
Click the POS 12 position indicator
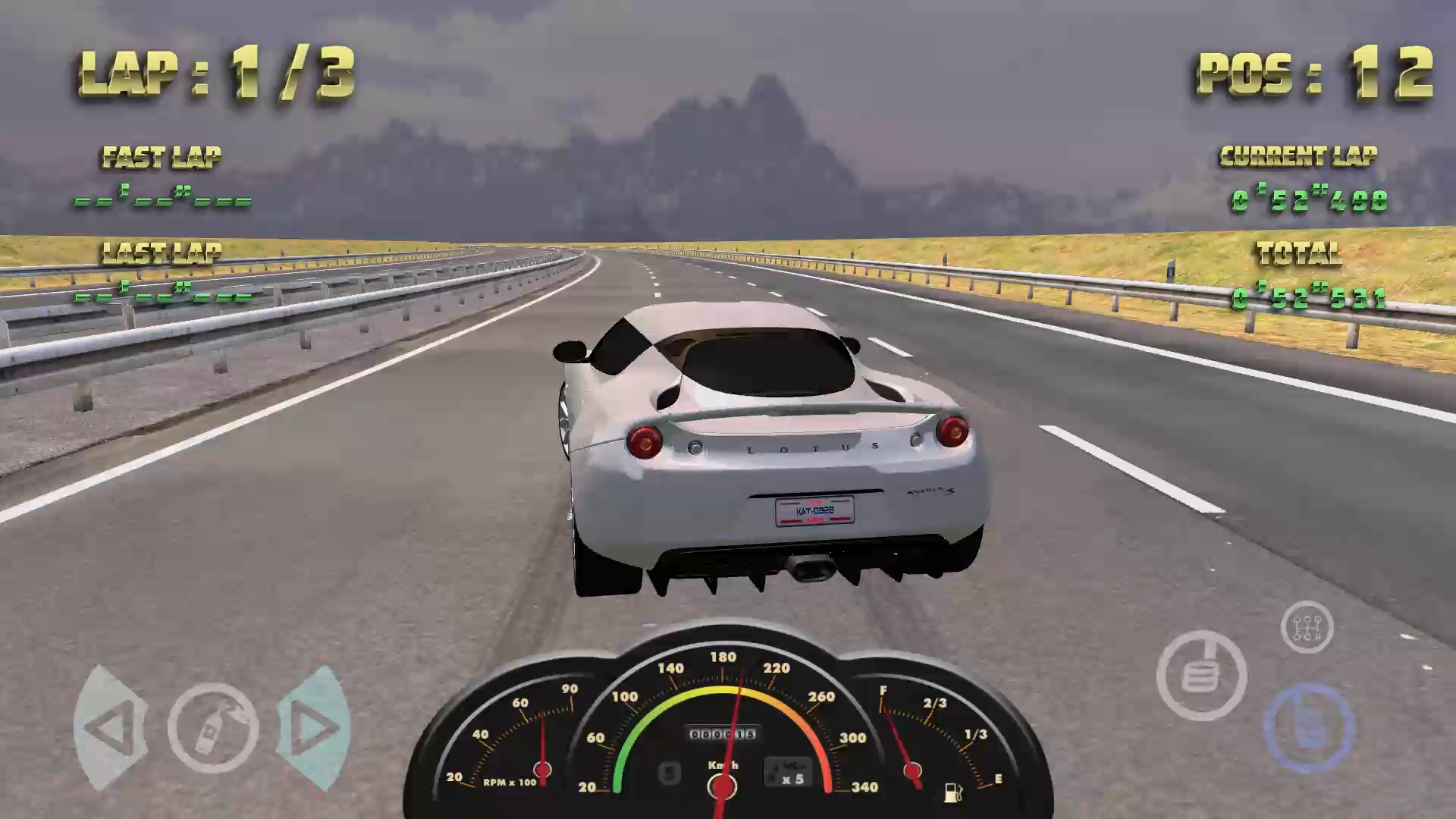click(1316, 72)
